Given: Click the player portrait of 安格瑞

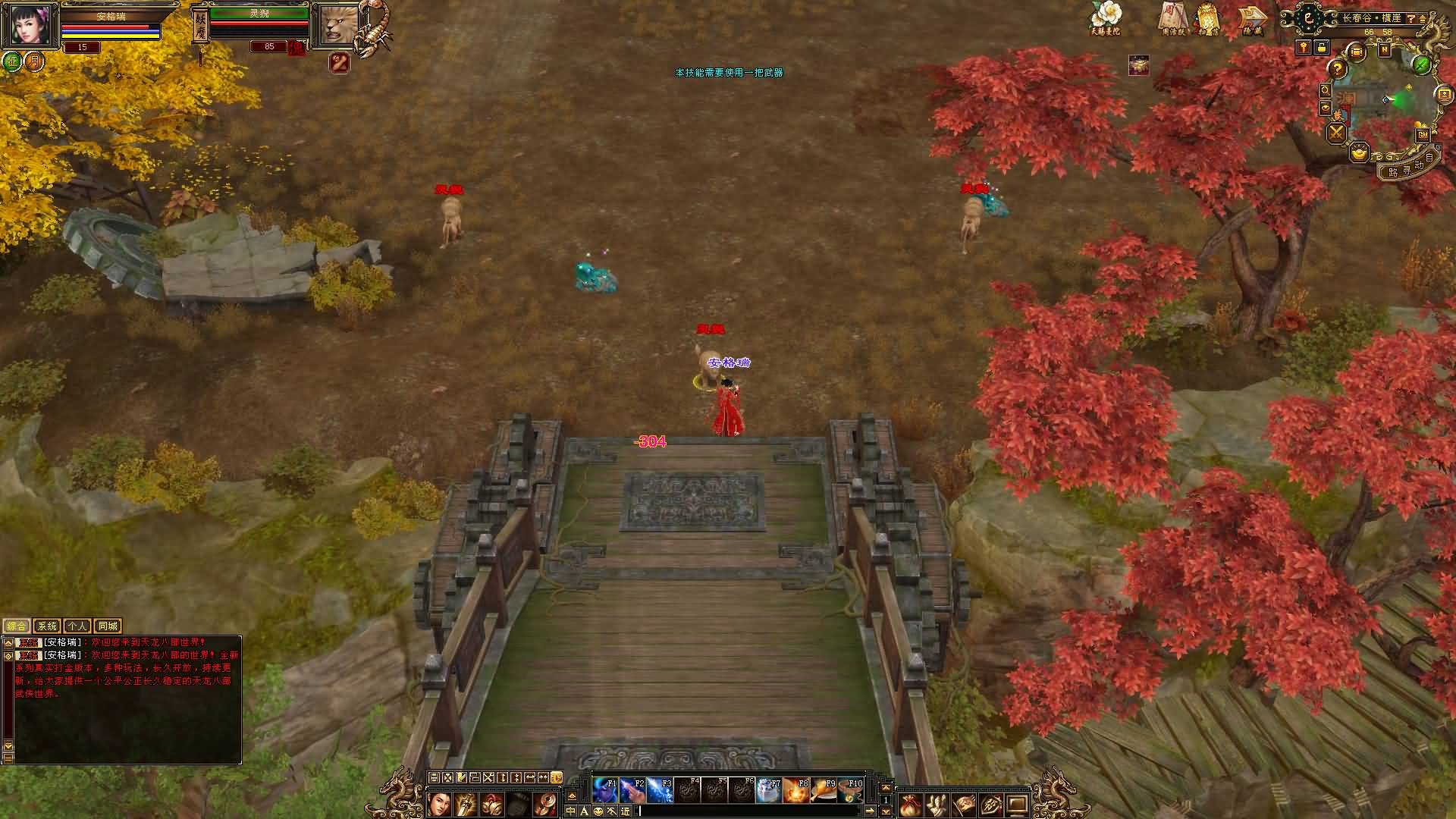Looking at the screenshot, I should (30, 25).
